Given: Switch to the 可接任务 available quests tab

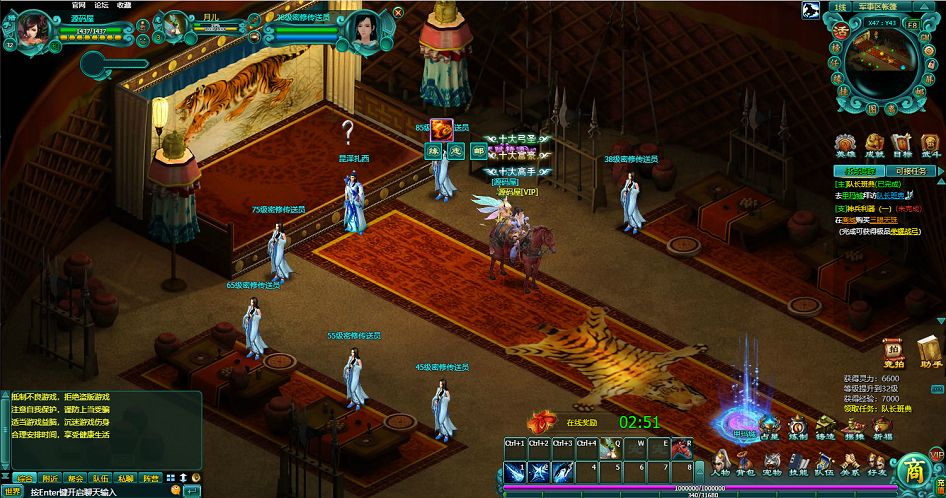Looking at the screenshot, I should (911, 171).
